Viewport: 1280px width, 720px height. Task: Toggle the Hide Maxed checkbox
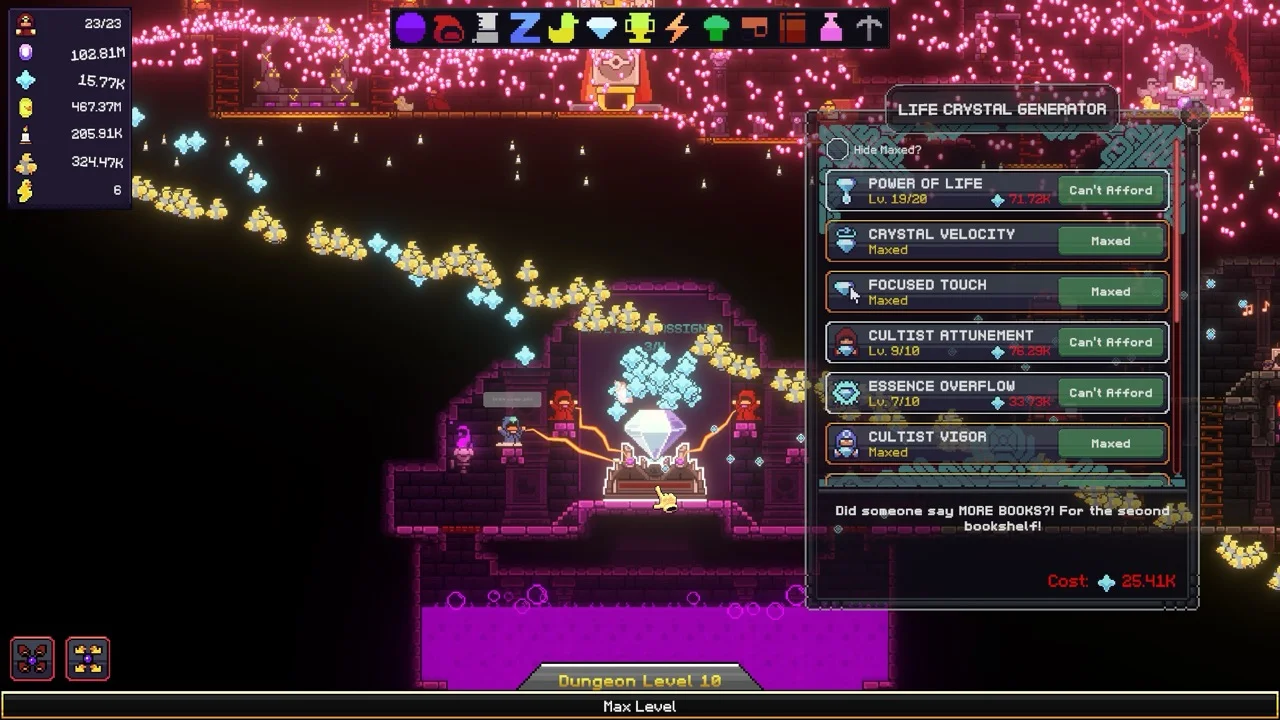838,150
